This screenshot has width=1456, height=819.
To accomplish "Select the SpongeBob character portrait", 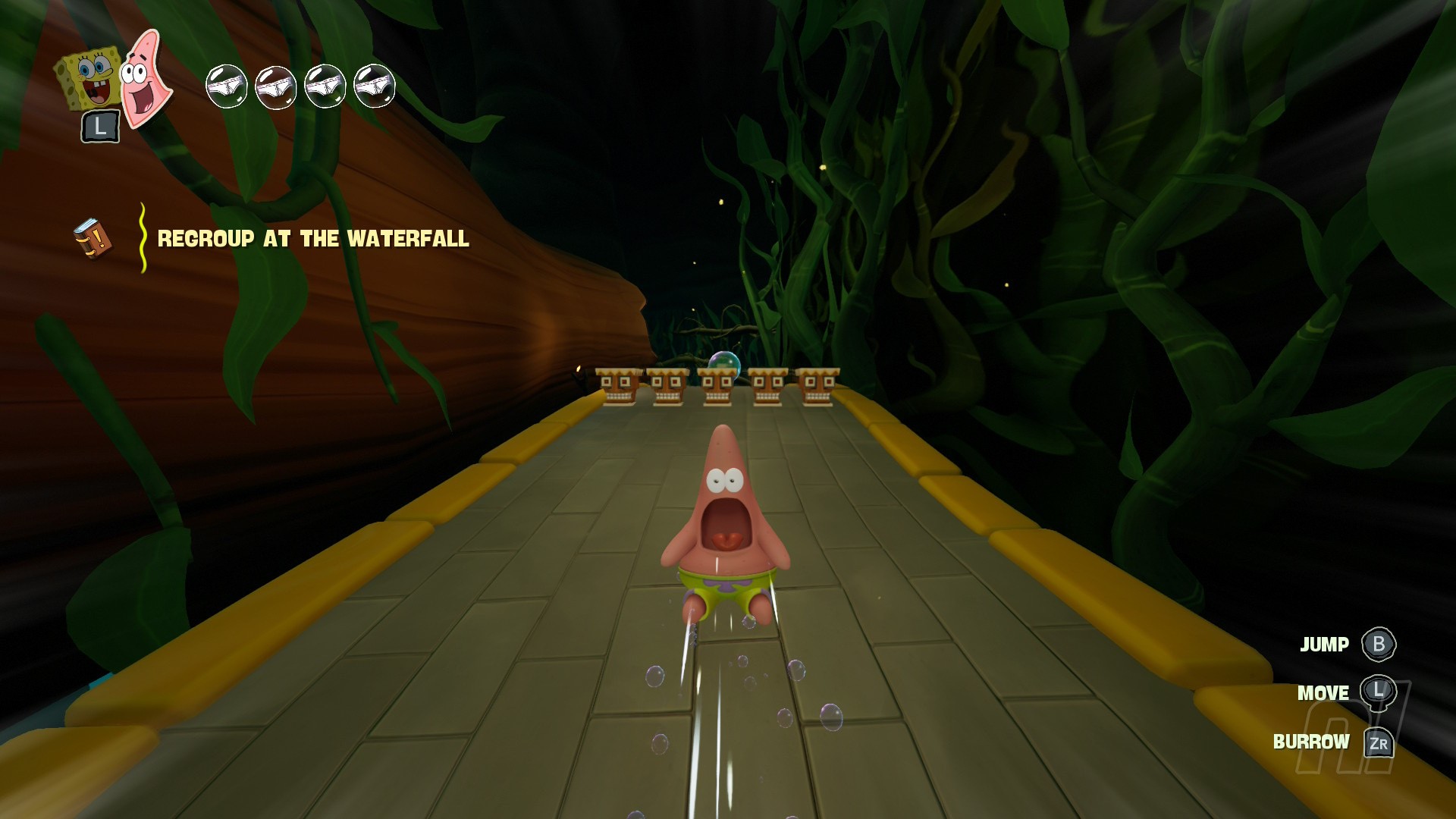I will coord(89,78).
